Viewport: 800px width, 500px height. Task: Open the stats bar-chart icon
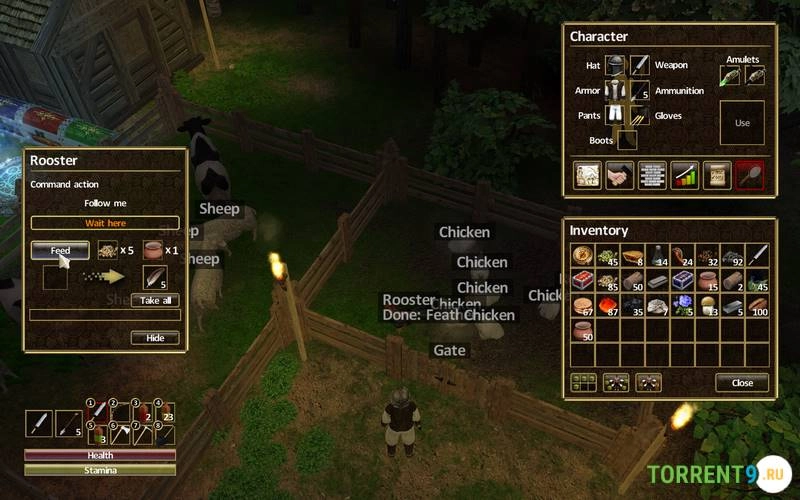[684, 175]
